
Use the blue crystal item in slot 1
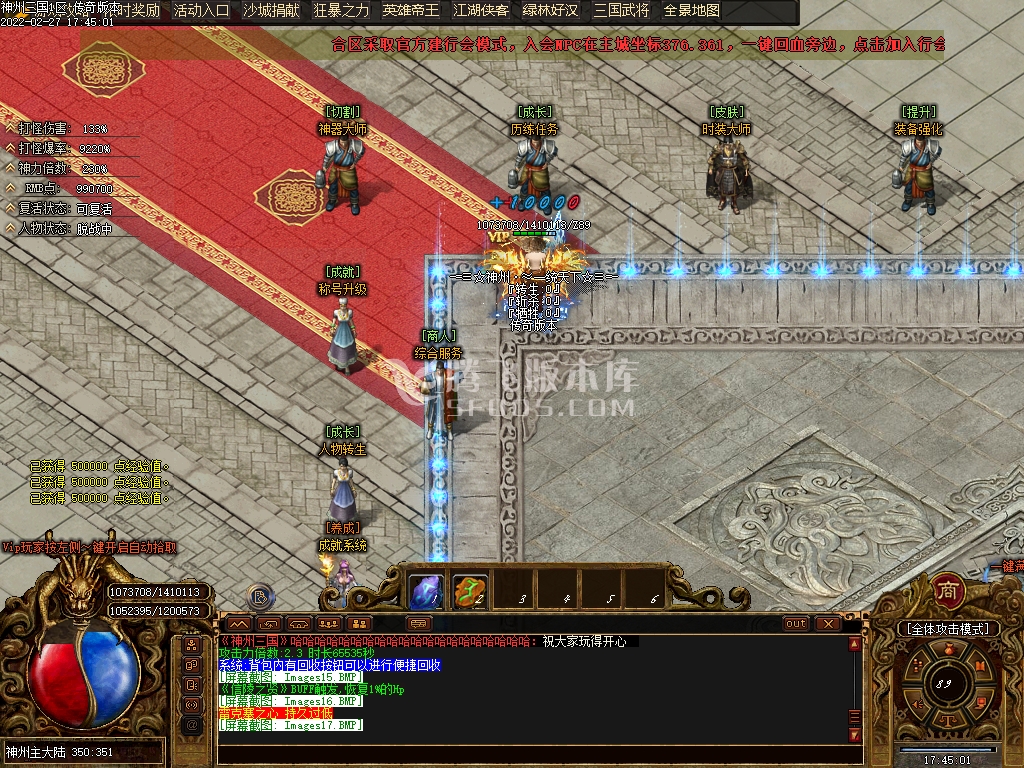click(x=426, y=591)
